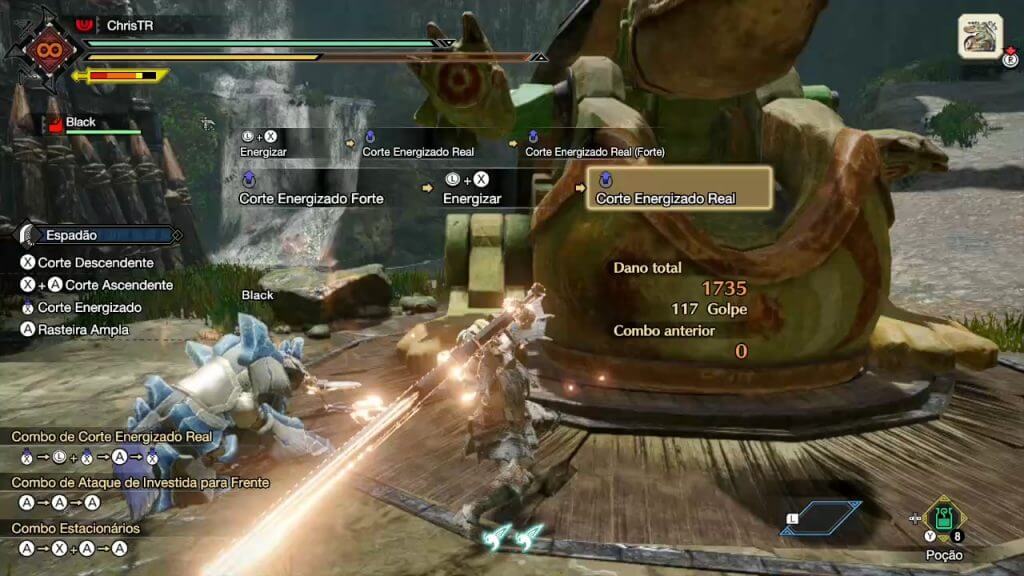This screenshot has width=1024, height=576.
Task: Select the blue action bar slot
Action: click(822, 517)
